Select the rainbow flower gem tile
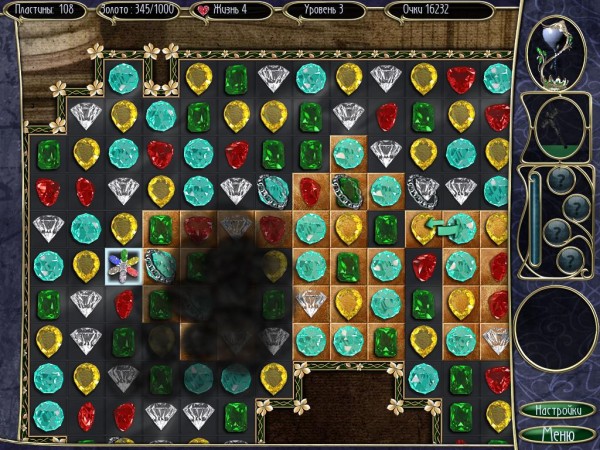 [x=123, y=265]
